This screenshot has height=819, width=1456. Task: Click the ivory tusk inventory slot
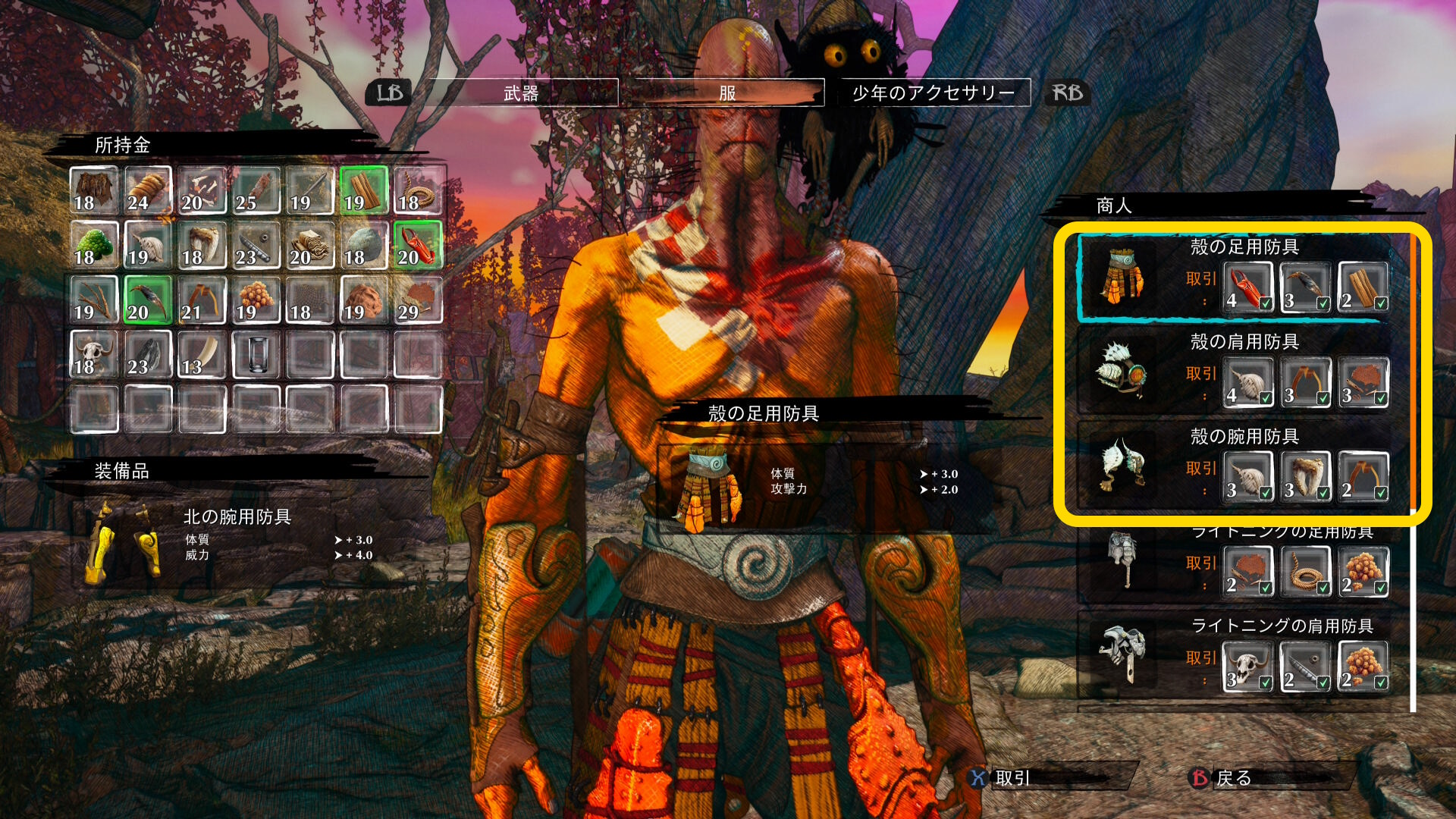pos(202,354)
